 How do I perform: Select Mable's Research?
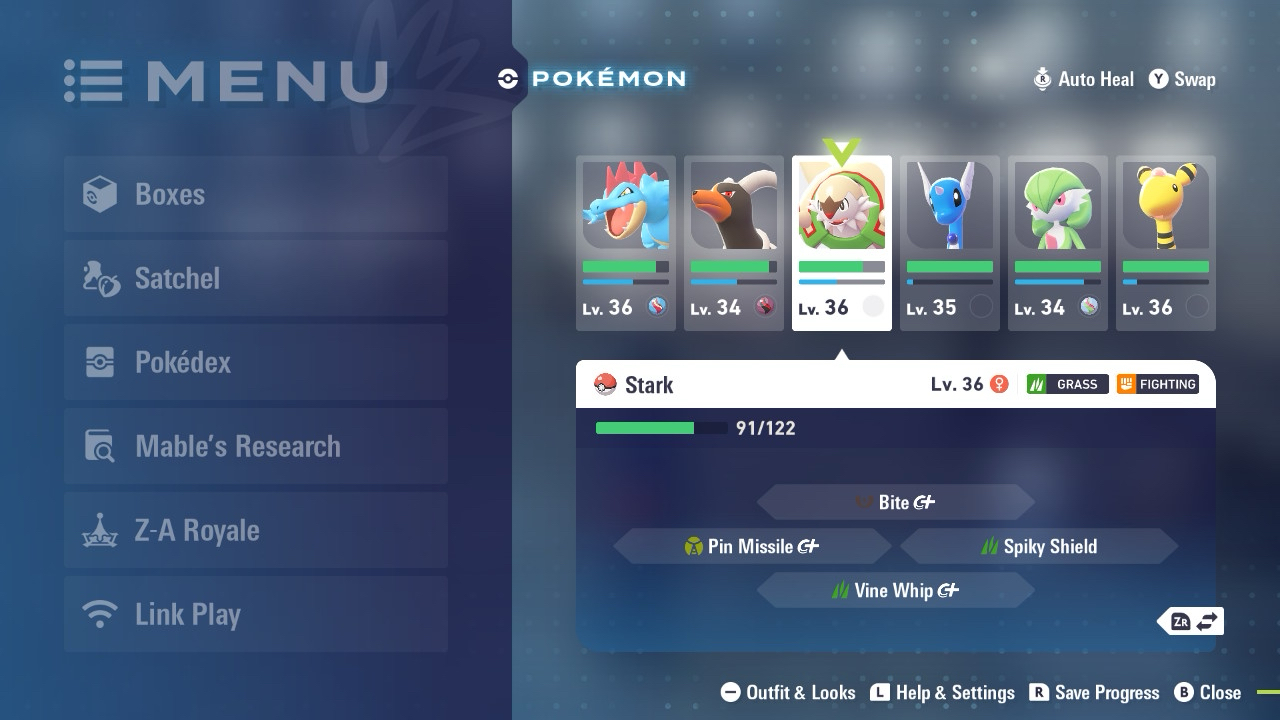tap(256, 446)
